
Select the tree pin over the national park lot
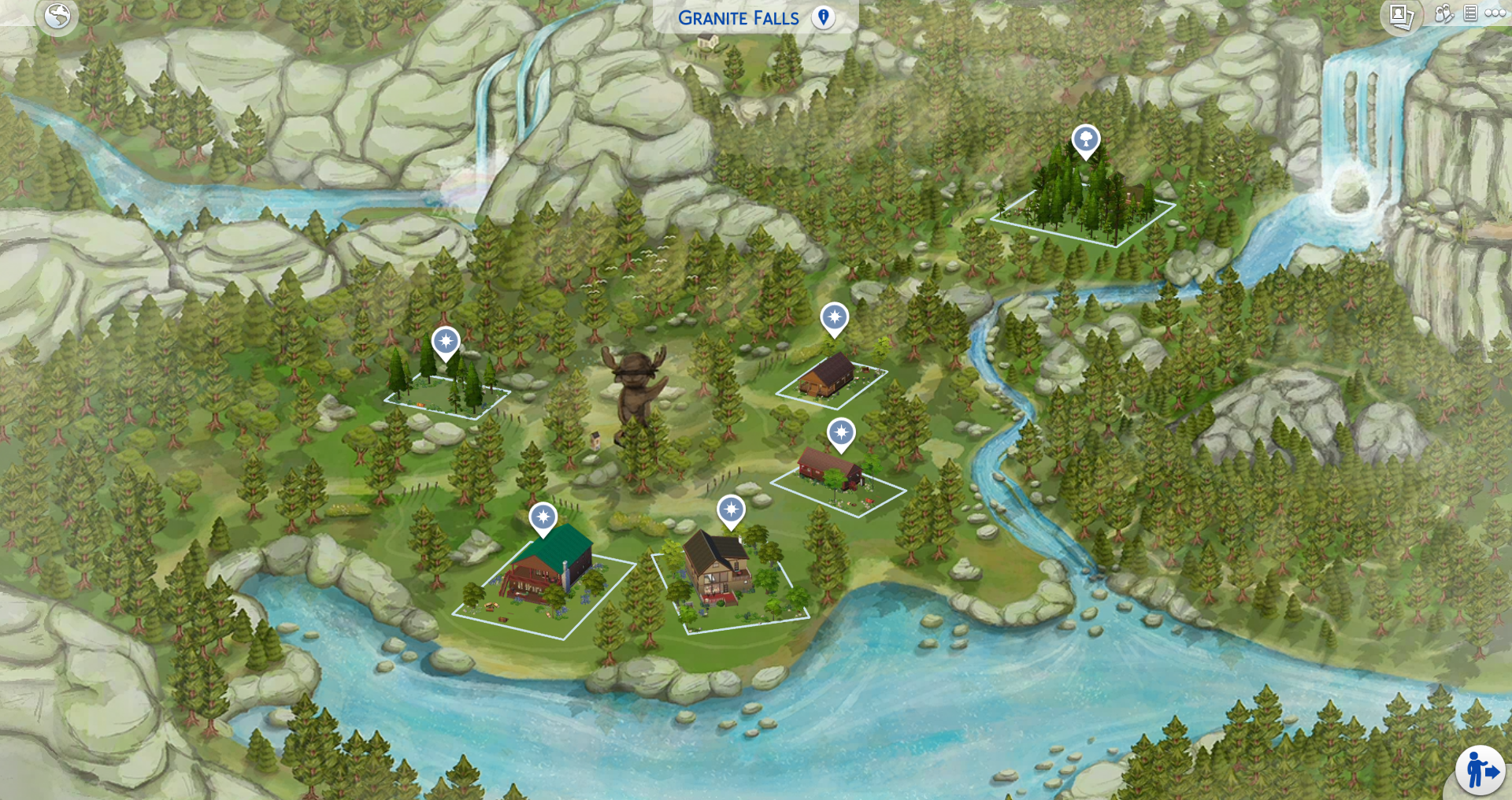click(x=1084, y=139)
